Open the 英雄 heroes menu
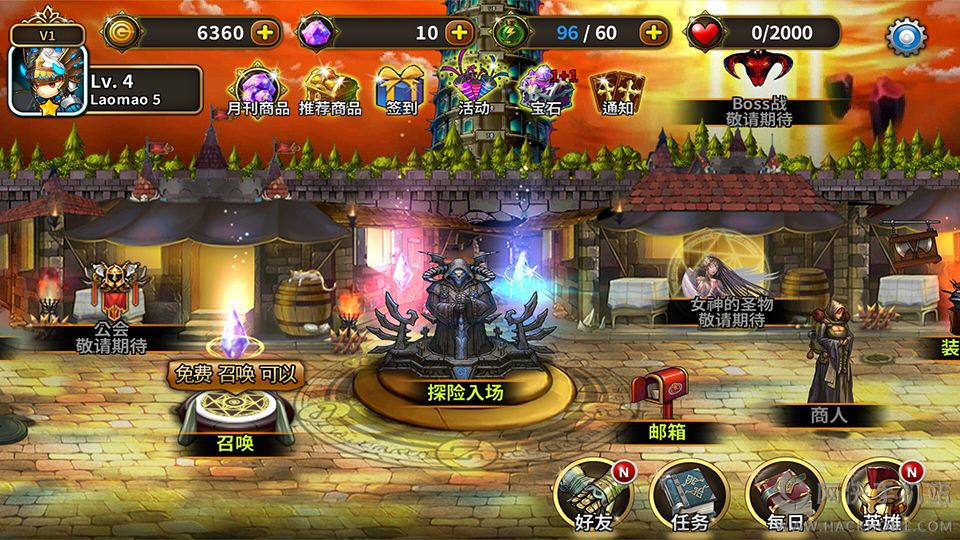The width and height of the screenshot is (960, 540). 881,493
